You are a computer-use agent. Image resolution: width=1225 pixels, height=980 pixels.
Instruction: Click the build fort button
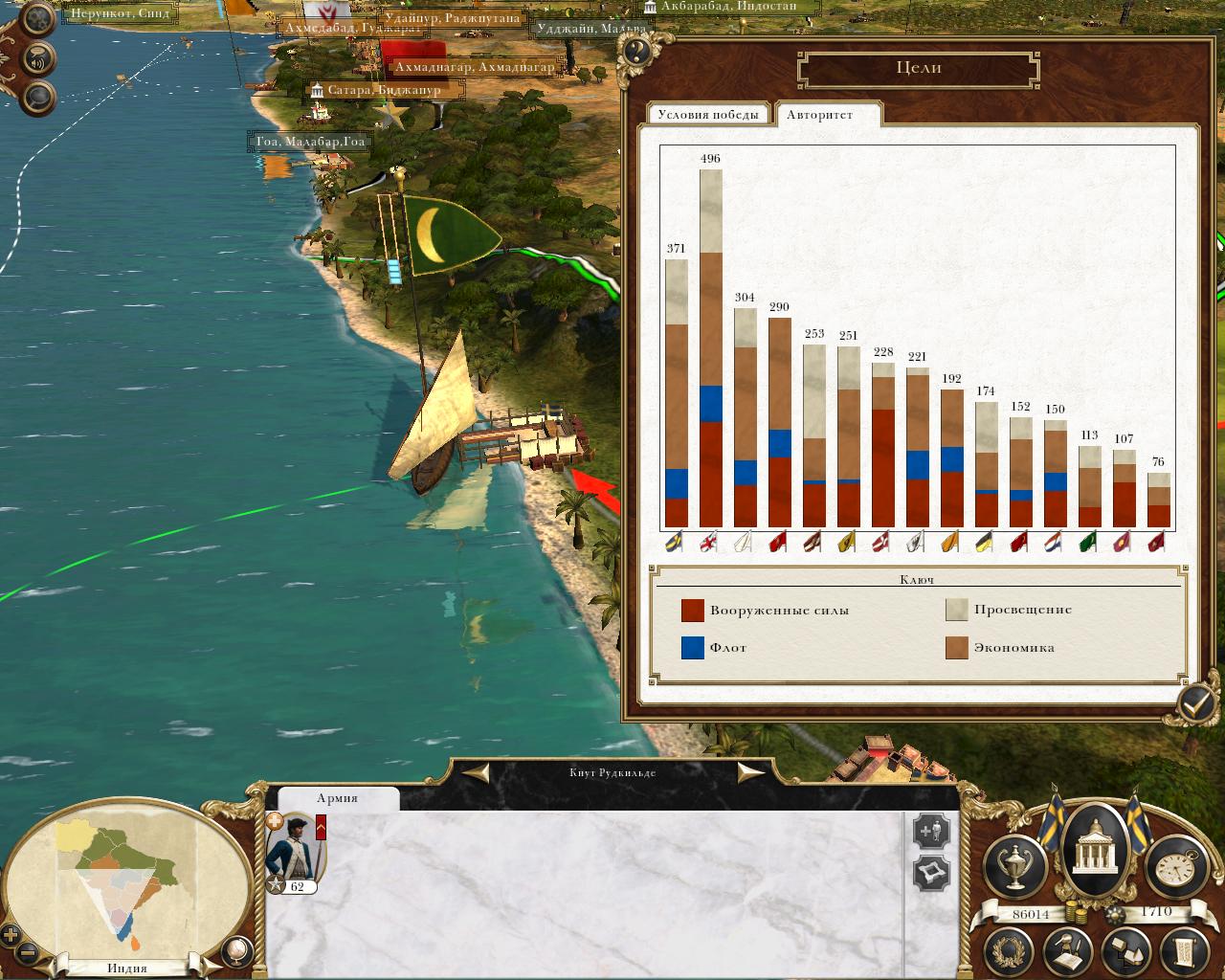930,873
